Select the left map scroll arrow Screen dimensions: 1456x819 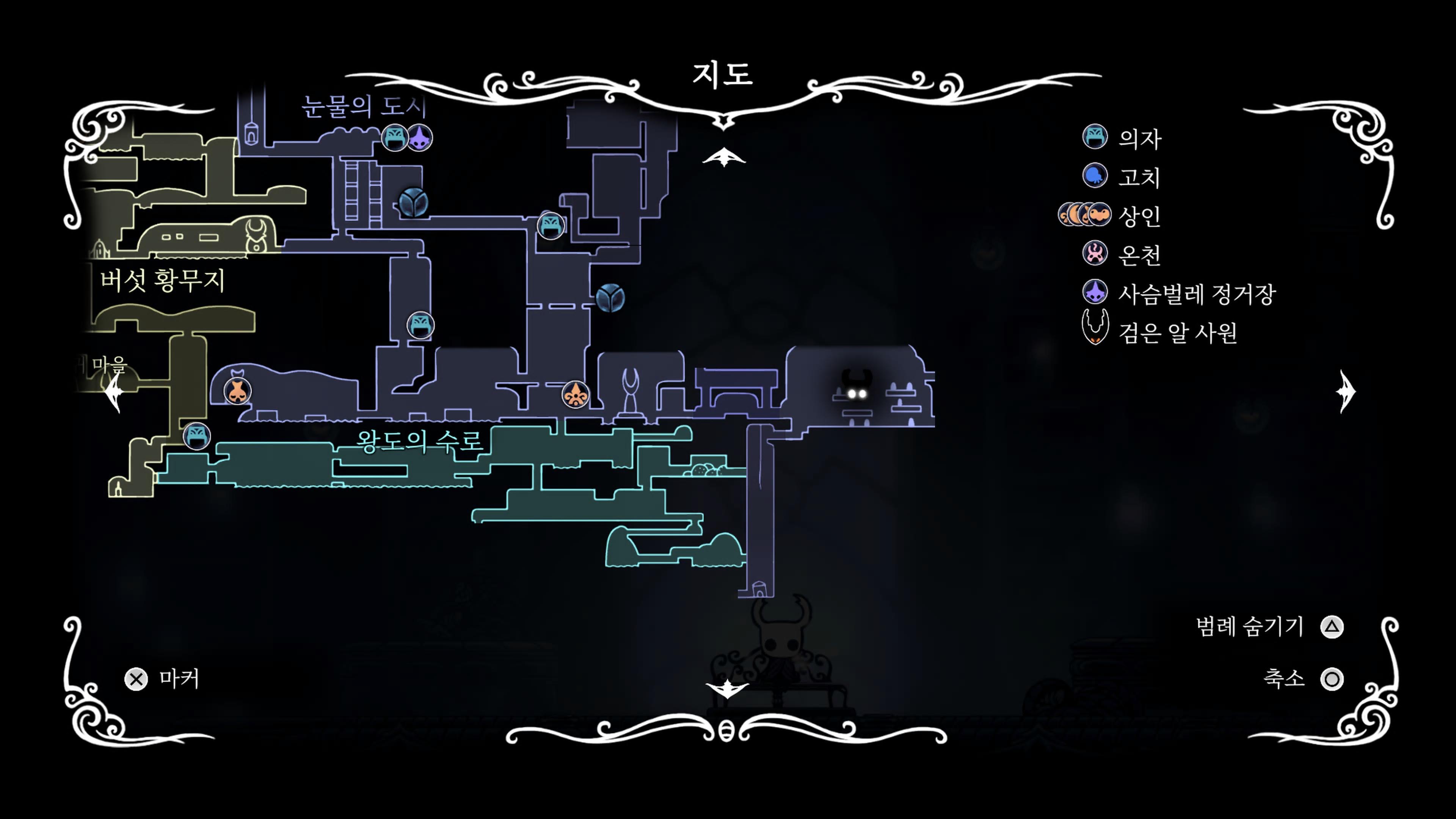[115, 391]
